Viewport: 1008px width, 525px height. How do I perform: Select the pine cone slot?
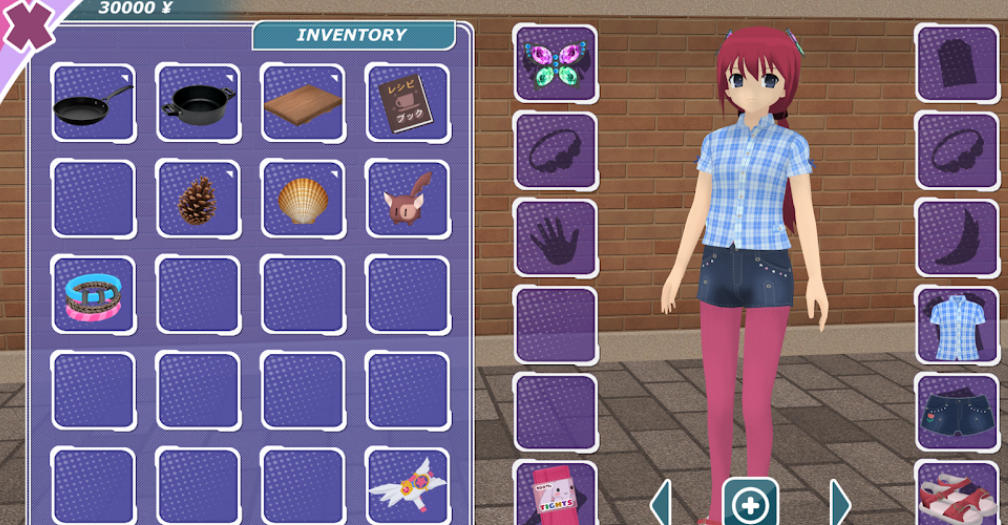tap(198, 199)
